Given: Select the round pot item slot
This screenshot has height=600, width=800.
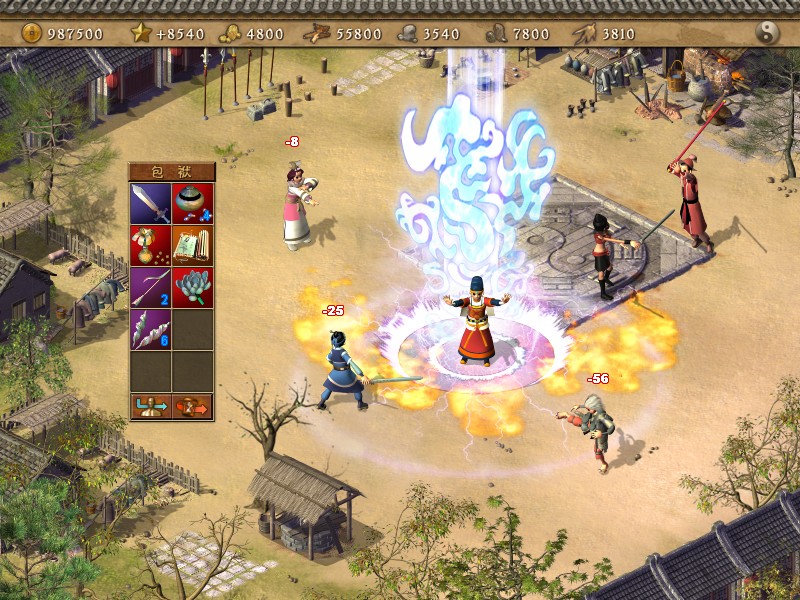Looking at the screenshot, I should (x=192, y=203).
